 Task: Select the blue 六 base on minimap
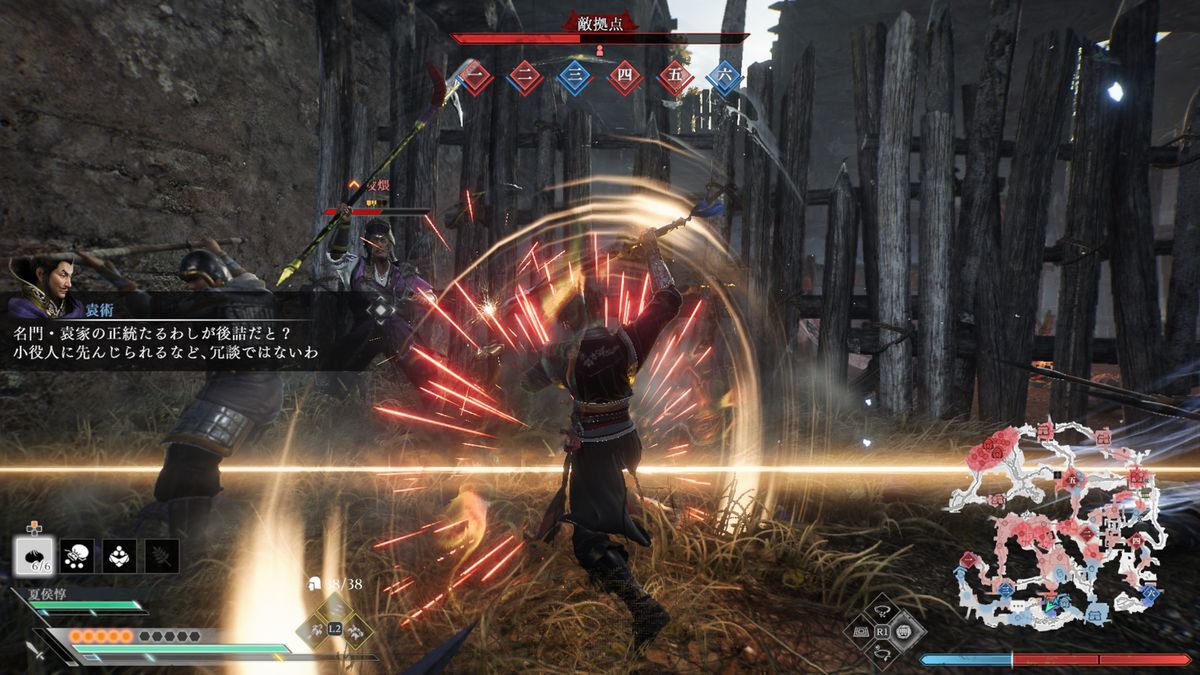coord(1150,592)
